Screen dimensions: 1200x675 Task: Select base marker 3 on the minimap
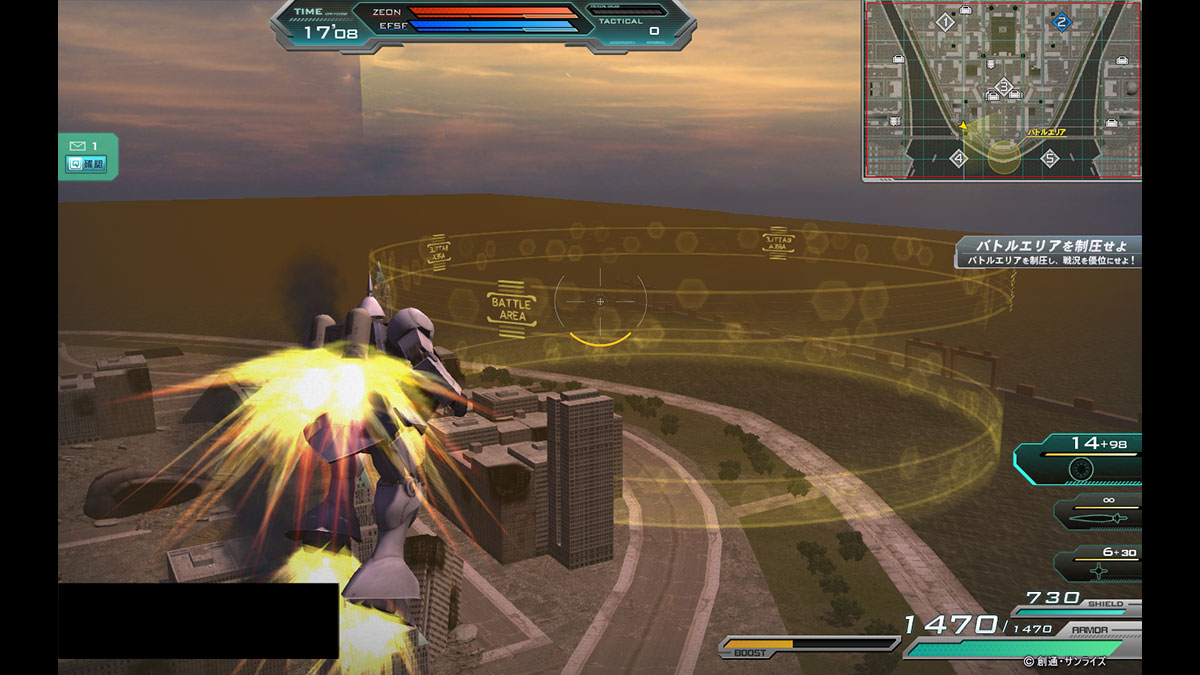(1003, 87)
